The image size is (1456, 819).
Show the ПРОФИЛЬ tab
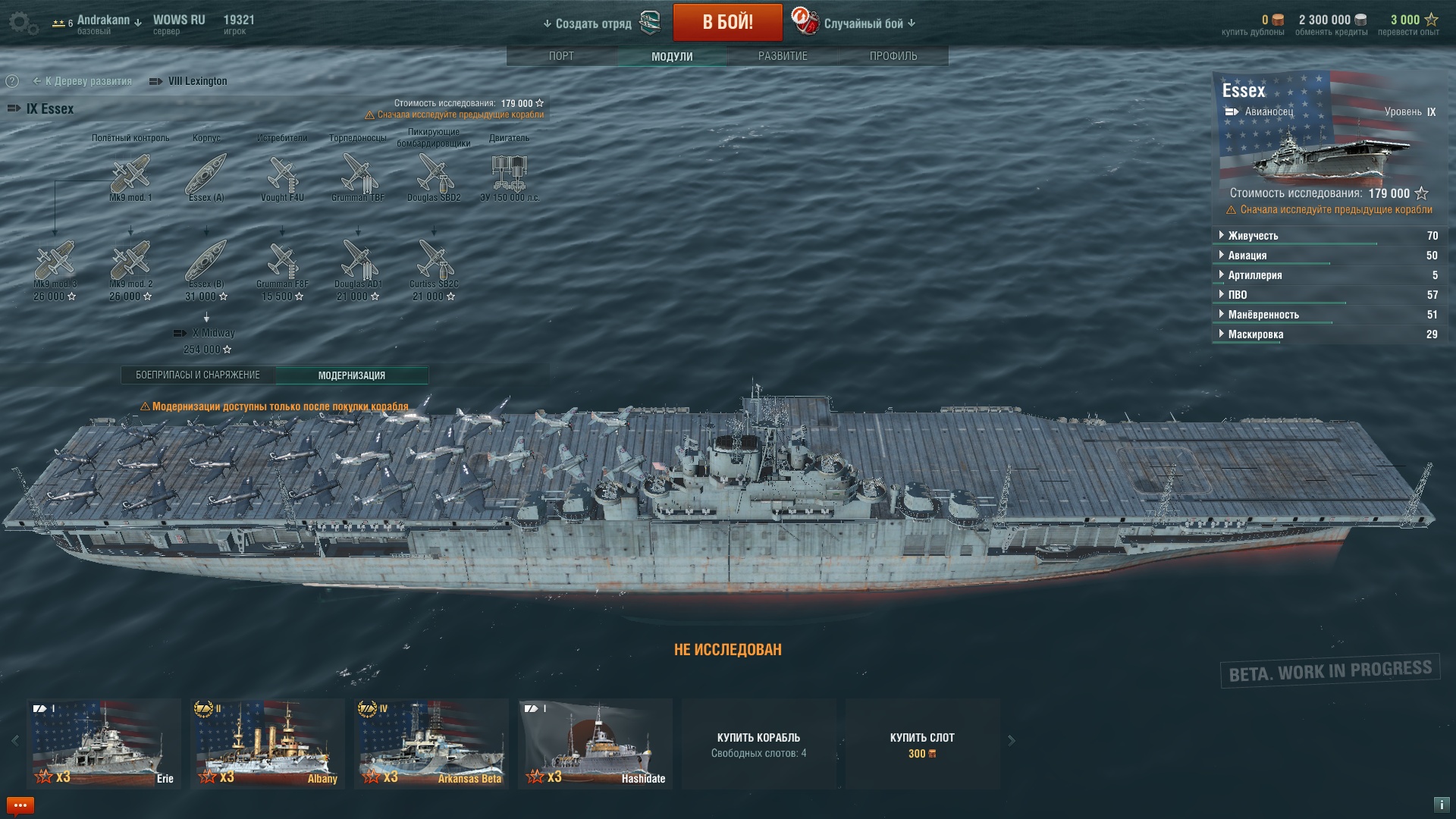(893, 56)
